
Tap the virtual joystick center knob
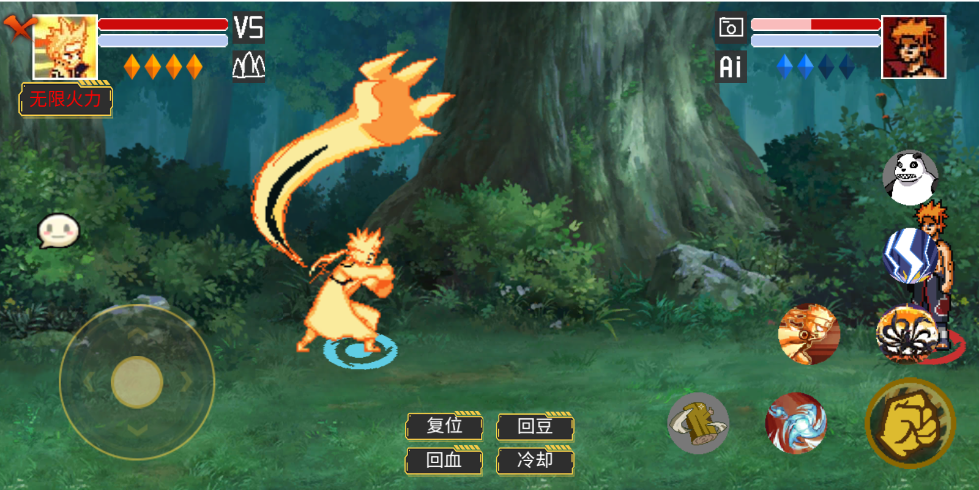coord(137,382)
